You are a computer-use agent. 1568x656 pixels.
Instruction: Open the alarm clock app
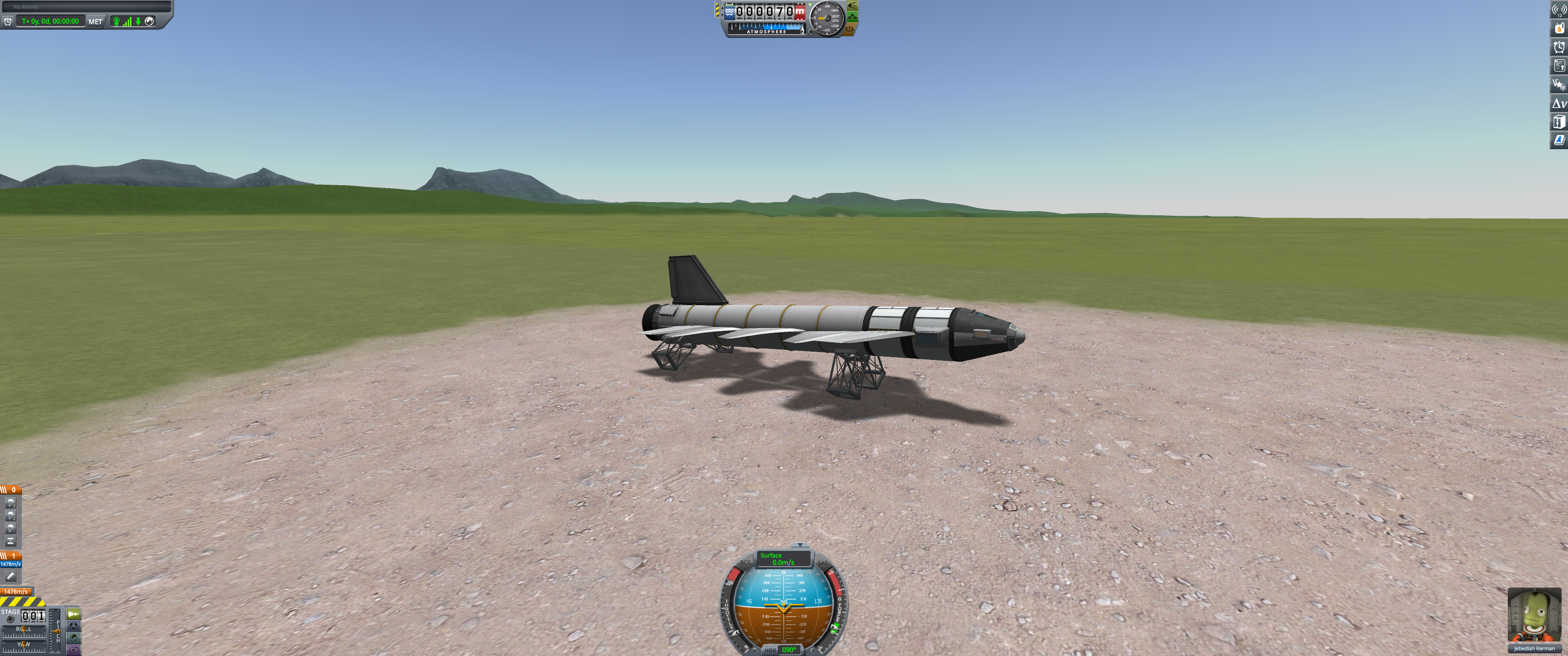tap(1559, 47)
